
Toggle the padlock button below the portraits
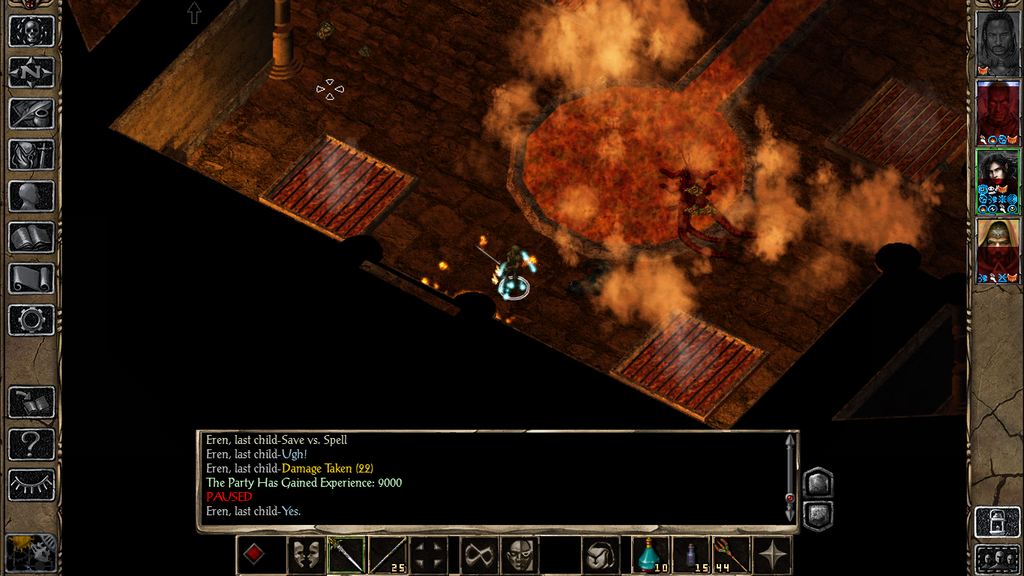(x=997, y=522)
